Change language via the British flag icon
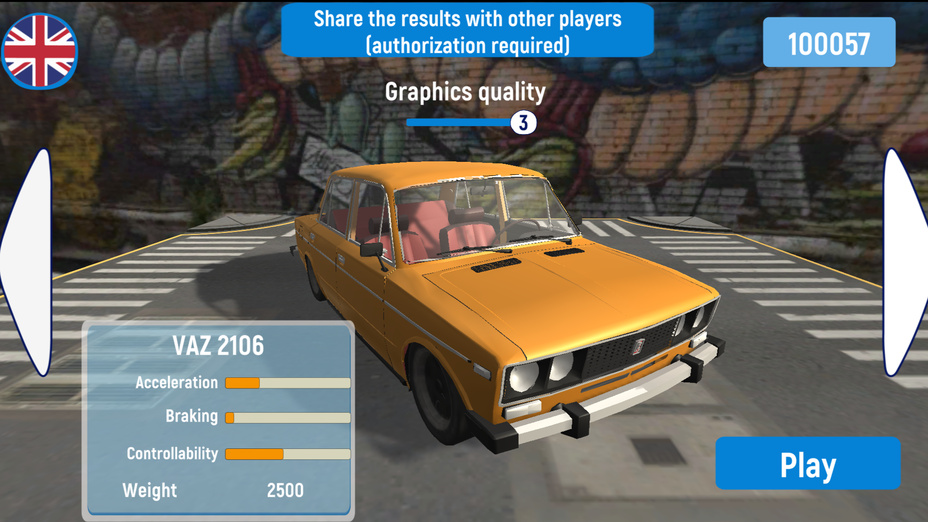Image resolution: width=928 pixels, height=522 pixels. (40, 50)
